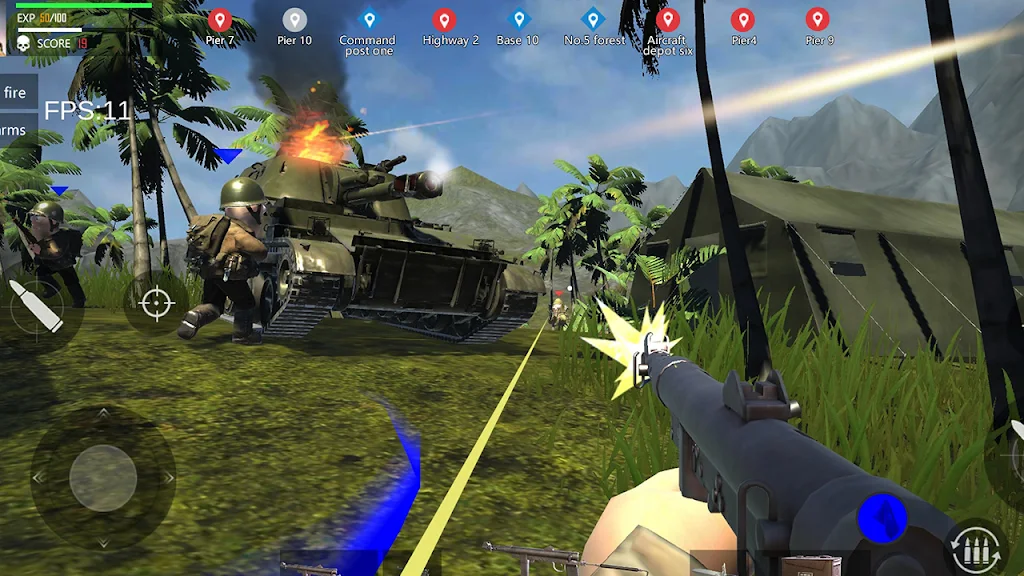Image resolution: width=1024 pixels, height=576 pixels.
Task: Select the No 5 forest marker
Action: pyautogui.click(x=594, y=20)
